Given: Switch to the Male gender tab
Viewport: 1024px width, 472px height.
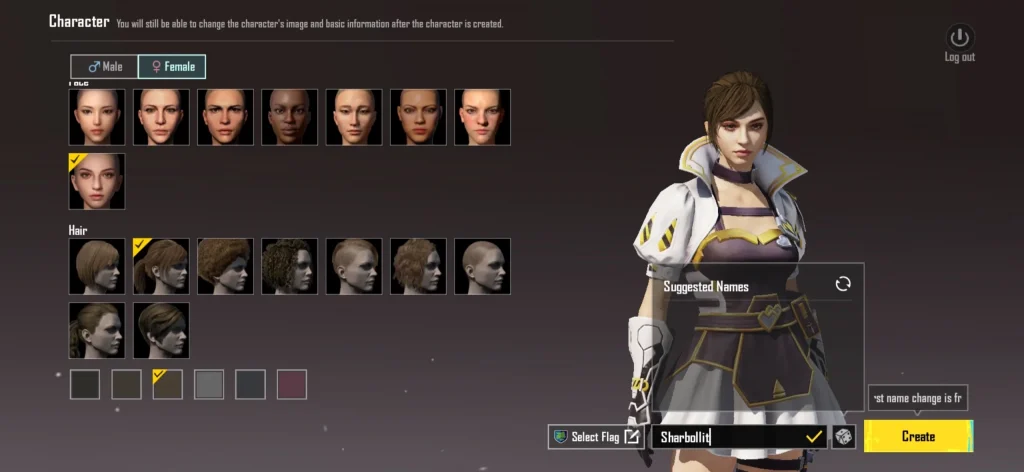Looking at the screenshot, I should [104, 67].
